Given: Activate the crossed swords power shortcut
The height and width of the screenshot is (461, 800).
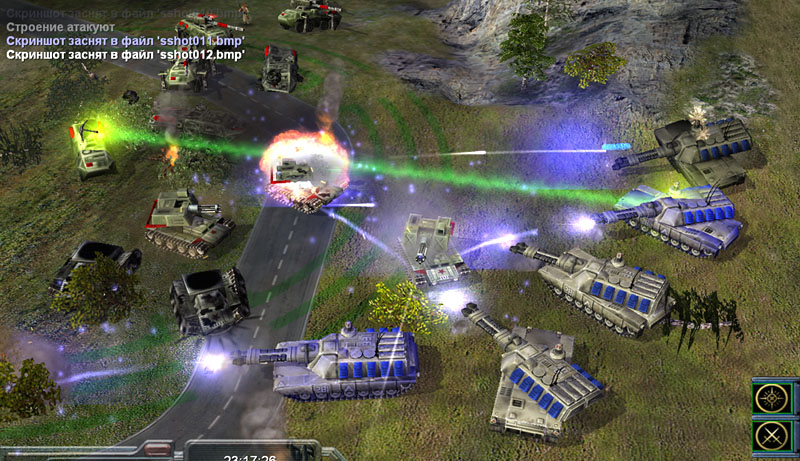Looking at the screenshot, I should tap(773, 436).
